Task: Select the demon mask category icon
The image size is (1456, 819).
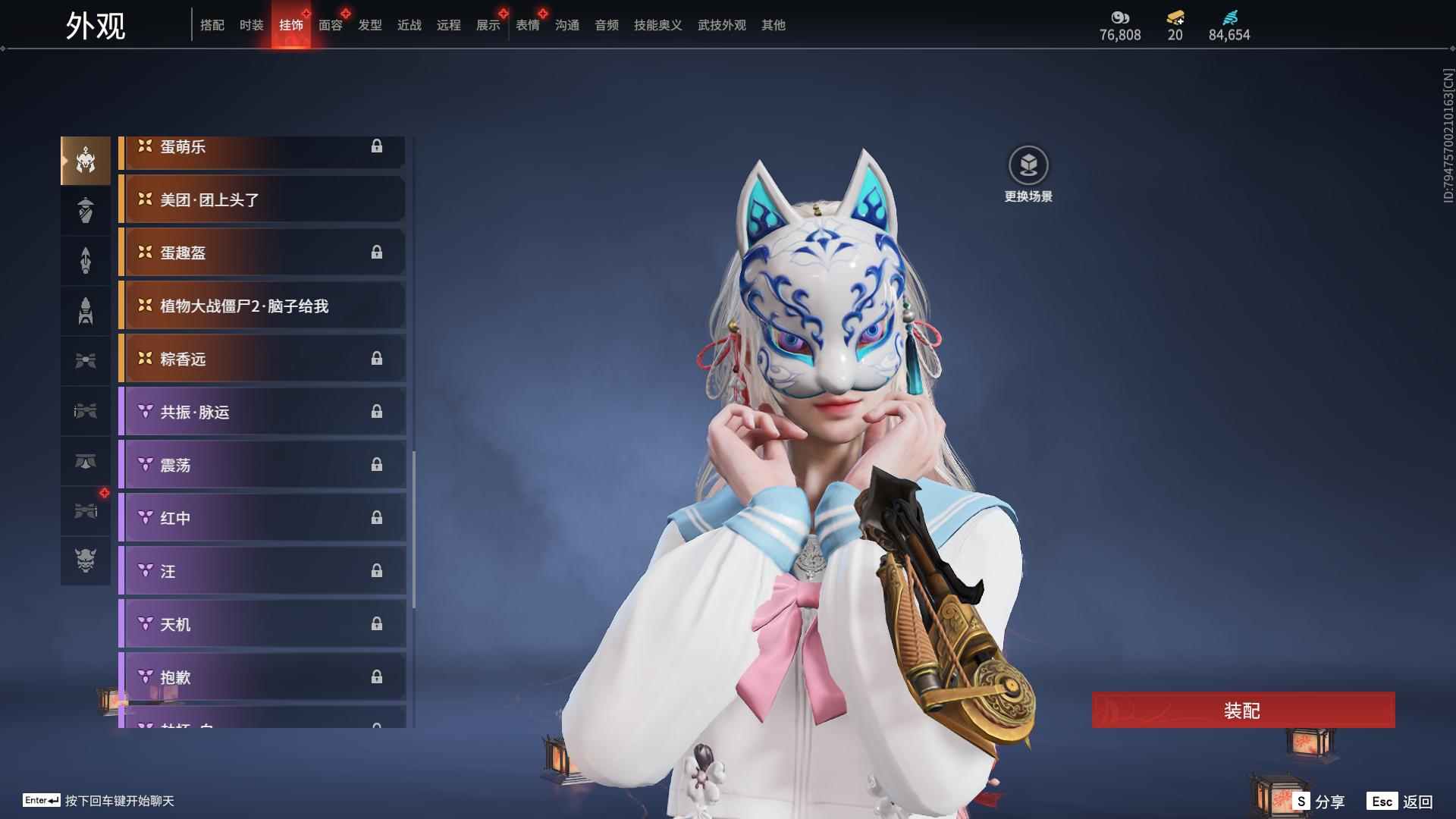Action: coord(86,560)
